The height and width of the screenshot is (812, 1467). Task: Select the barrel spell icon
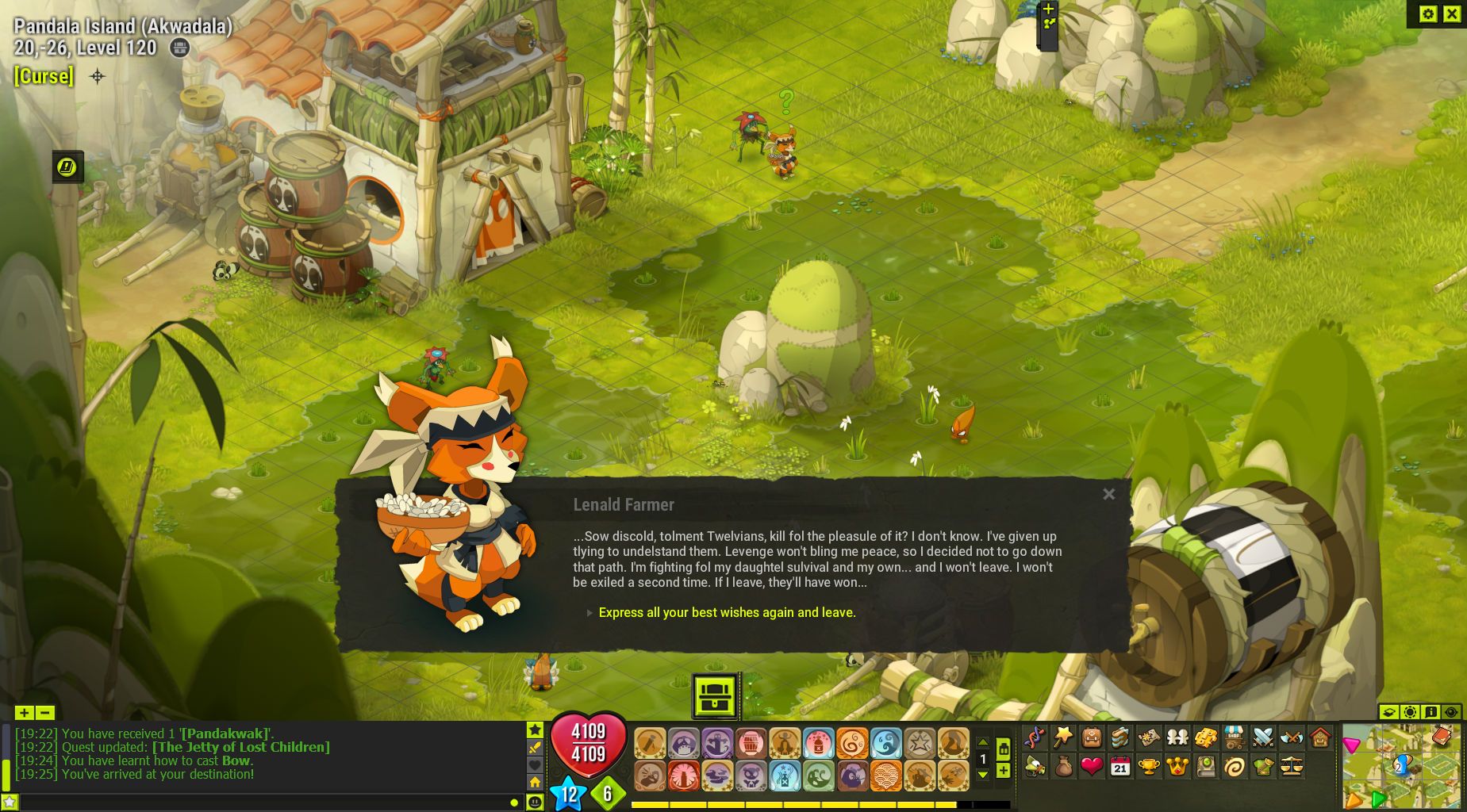tap(751, 744)
